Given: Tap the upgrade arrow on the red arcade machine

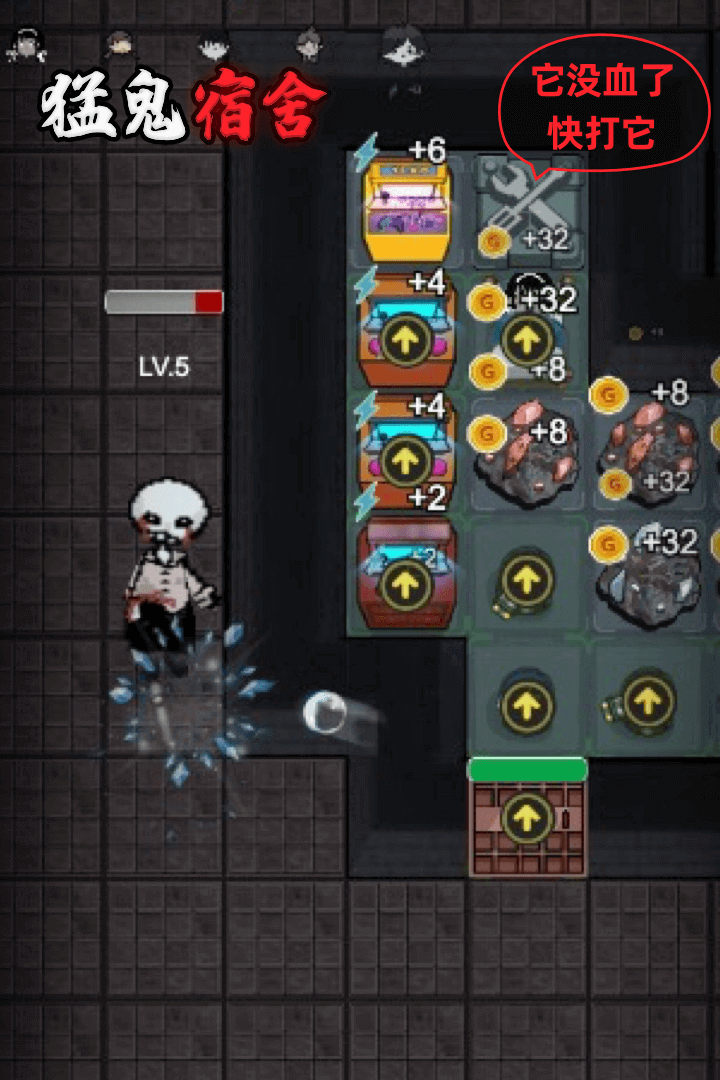Looking at the screenshot, I should tap(406, 583).
